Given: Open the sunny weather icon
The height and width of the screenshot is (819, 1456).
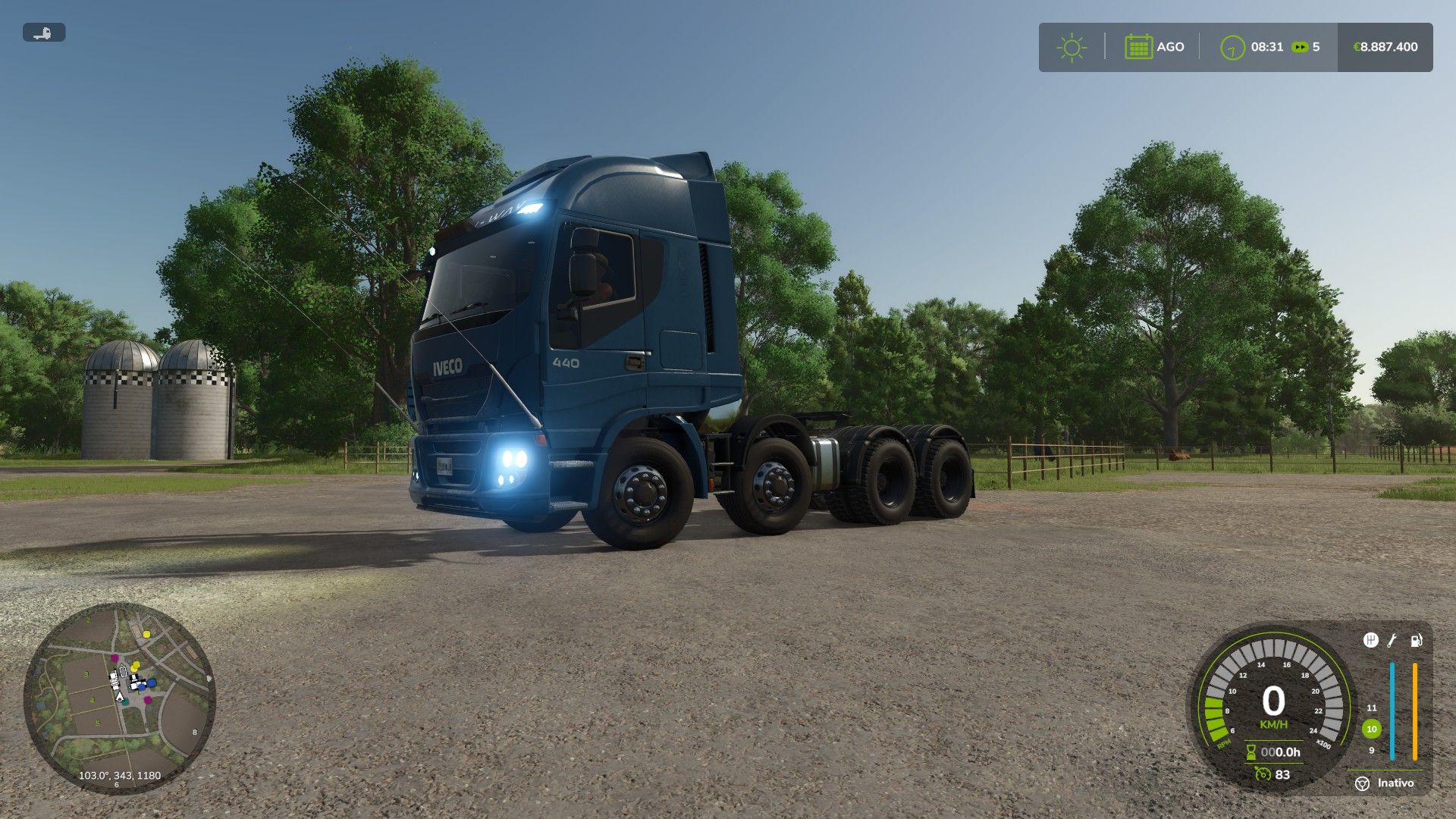Looking at the screenshot, I should pos(1072,47).
